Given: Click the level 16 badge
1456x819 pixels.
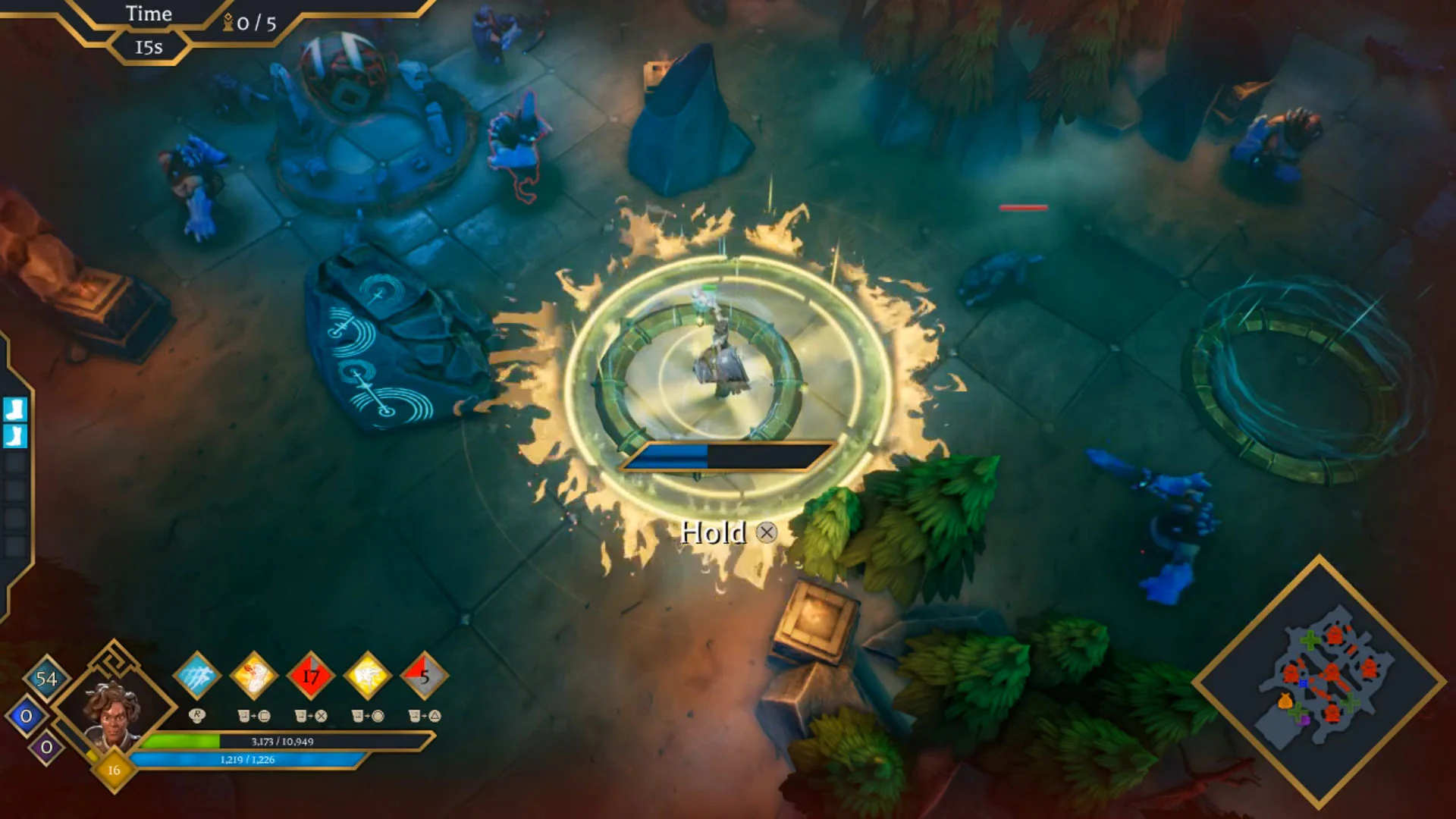Looking at the screenshot, I should point(112,771).
